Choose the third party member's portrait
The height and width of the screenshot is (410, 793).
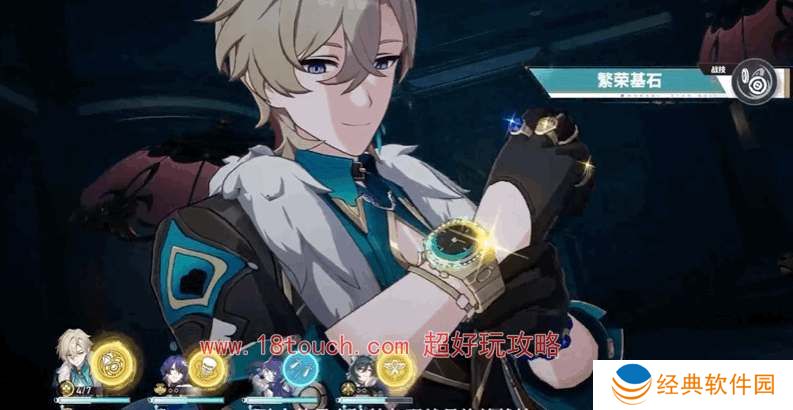click(266, 372)
